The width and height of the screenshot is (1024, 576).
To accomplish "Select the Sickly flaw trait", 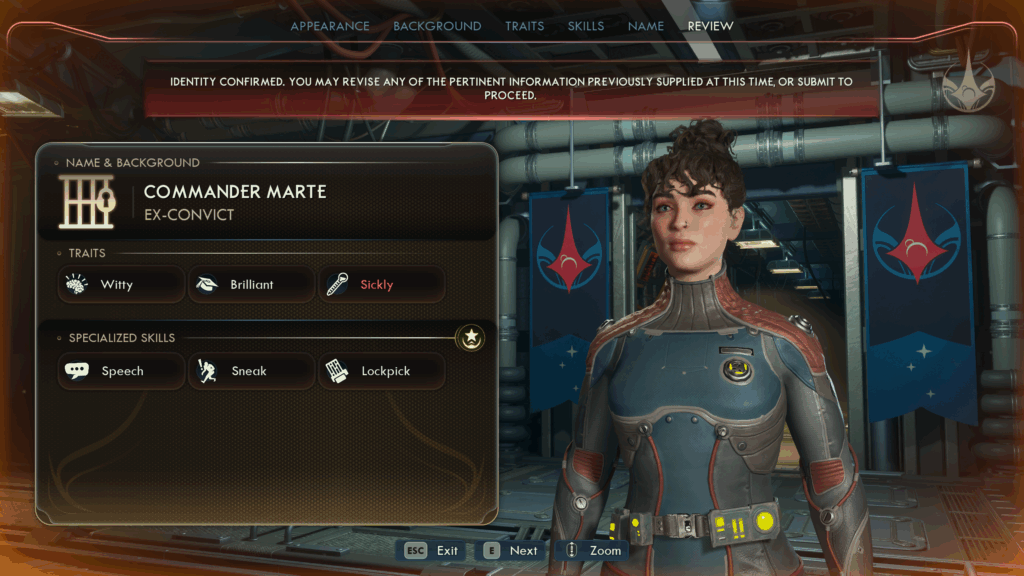I will pos(382,285).
